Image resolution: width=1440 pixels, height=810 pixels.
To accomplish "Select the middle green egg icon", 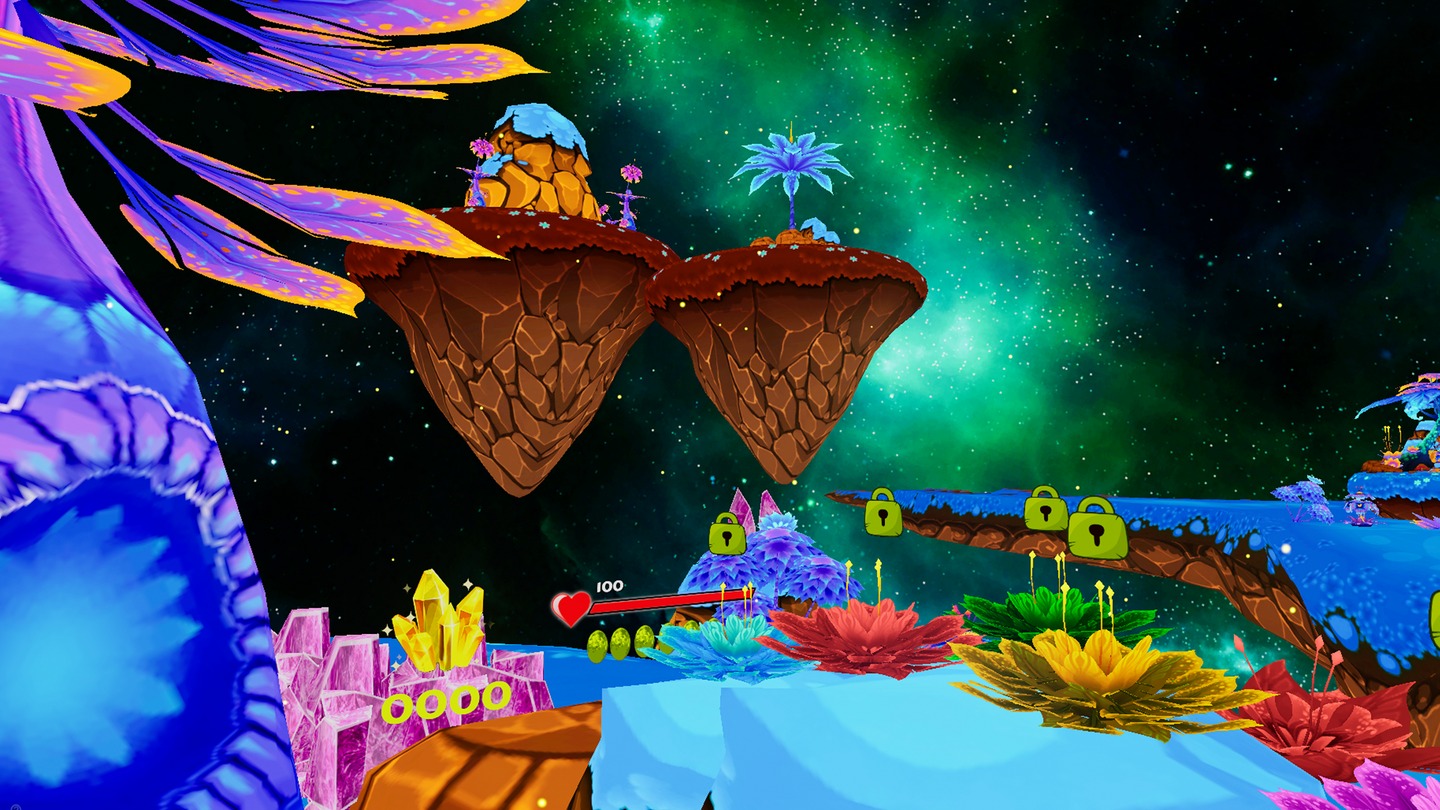I will 621,644.
